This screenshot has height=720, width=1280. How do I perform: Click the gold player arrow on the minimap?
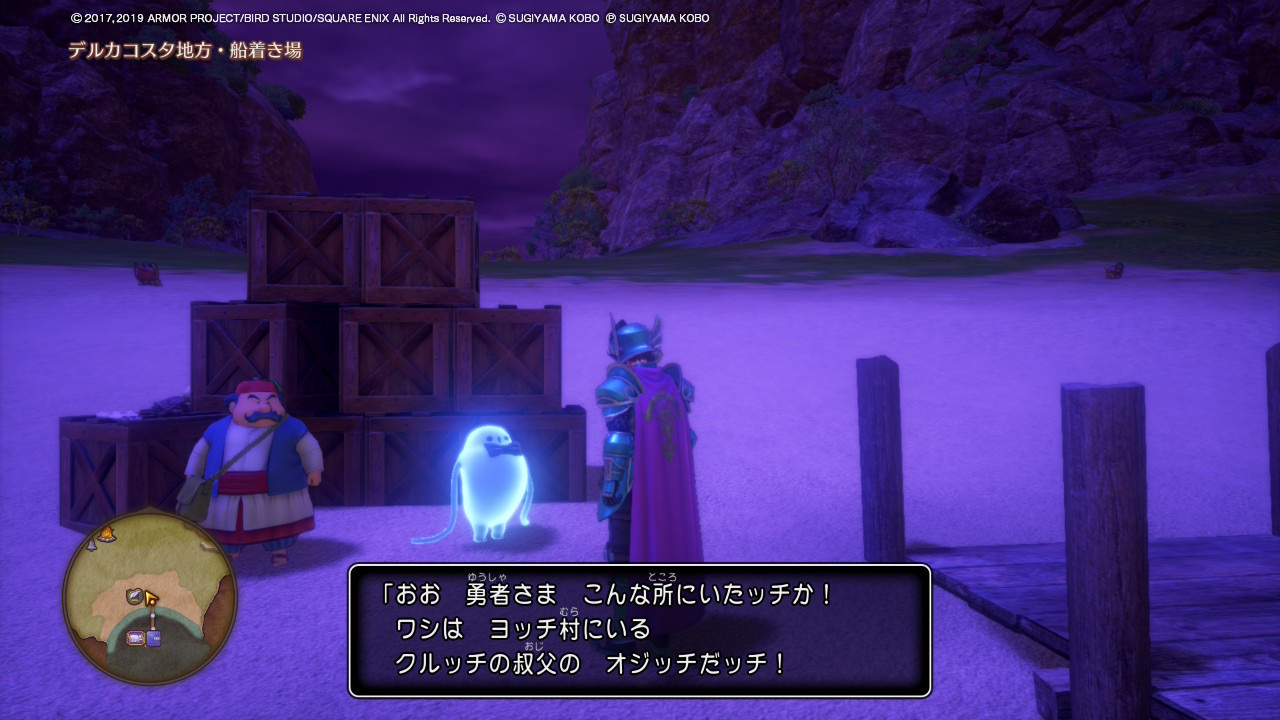[x=151, y=599]
